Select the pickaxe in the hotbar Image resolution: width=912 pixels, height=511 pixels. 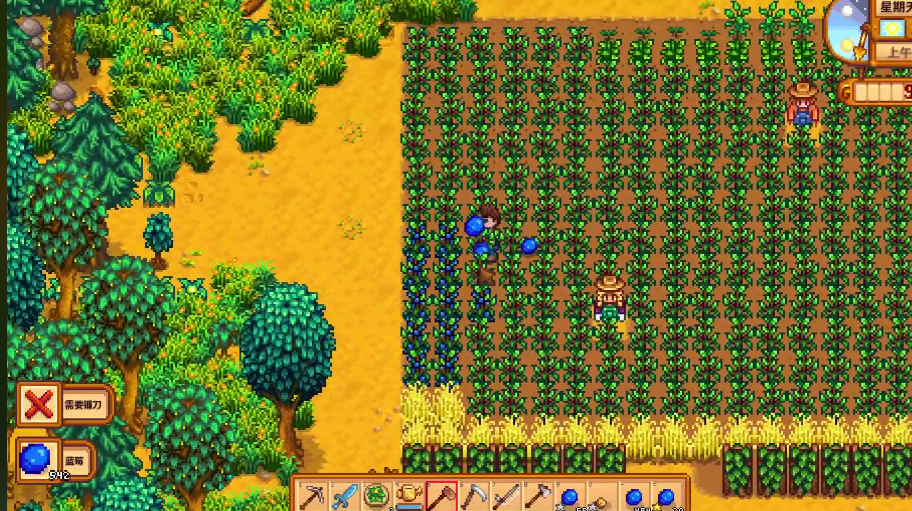(314, 496)
